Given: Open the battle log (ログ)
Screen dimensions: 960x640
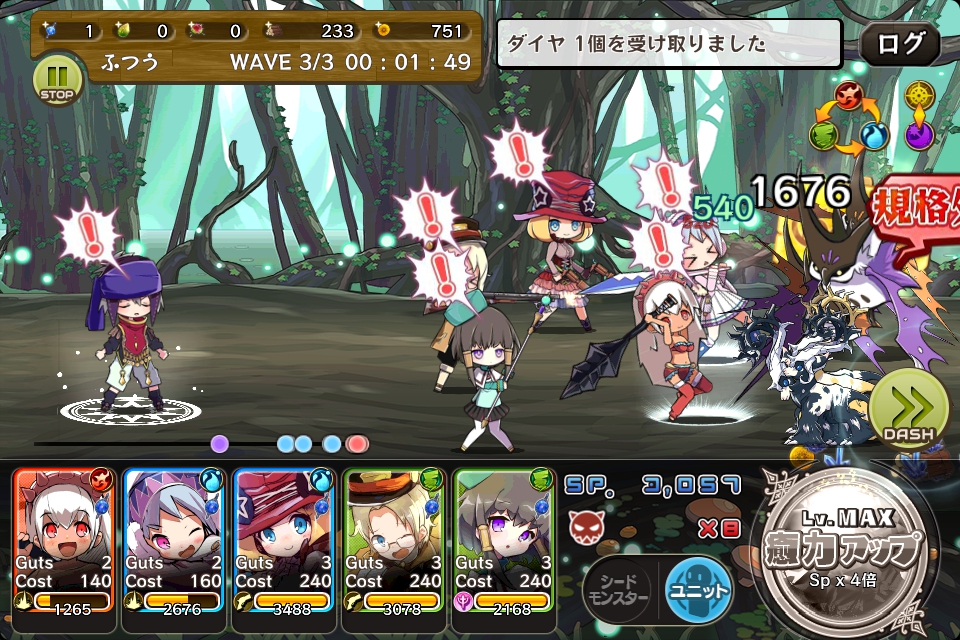Looking at the screenshot, I should pyautogui.click(x=899, y=44).
